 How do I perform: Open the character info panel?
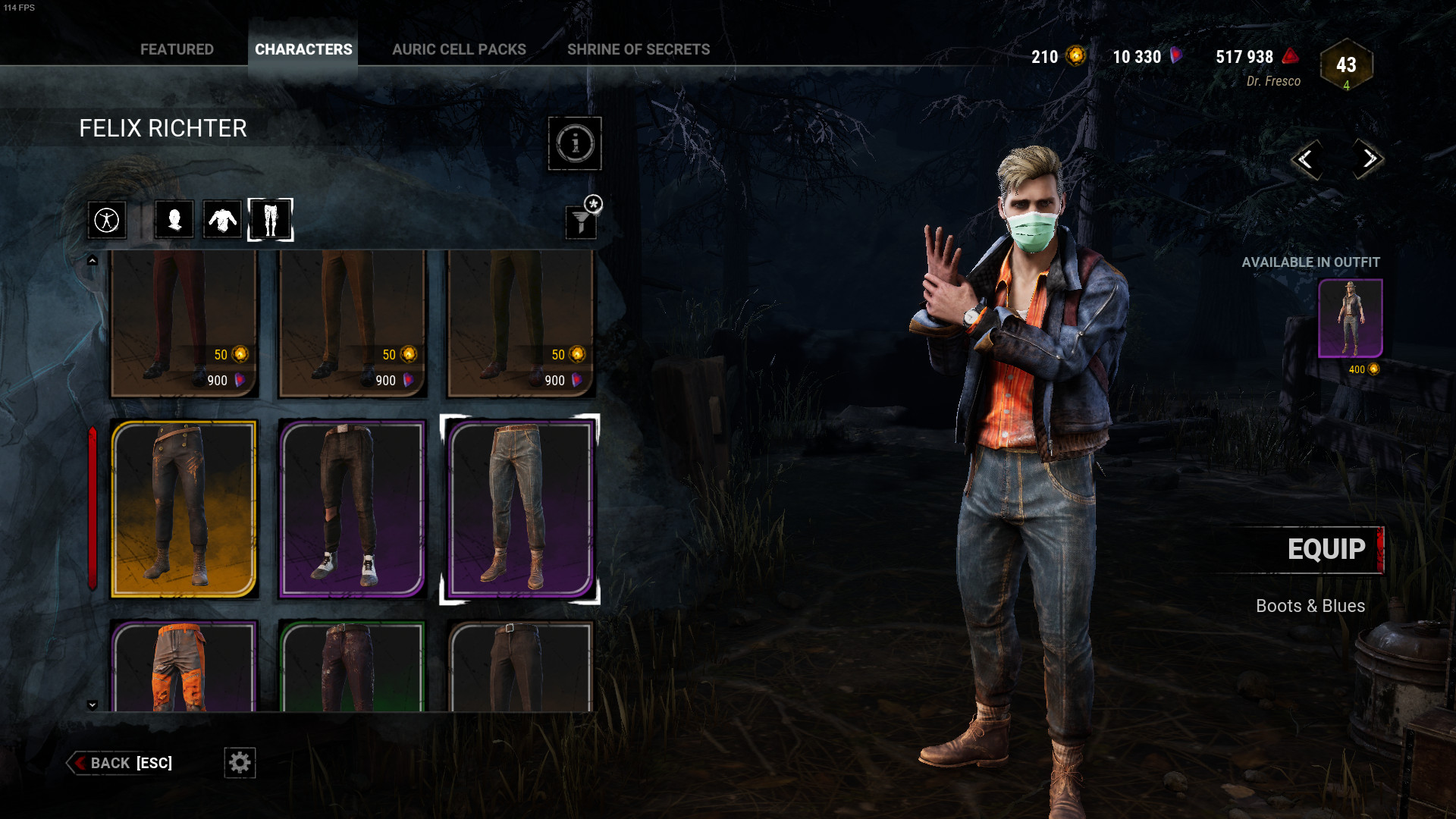[x=574, y=144]
